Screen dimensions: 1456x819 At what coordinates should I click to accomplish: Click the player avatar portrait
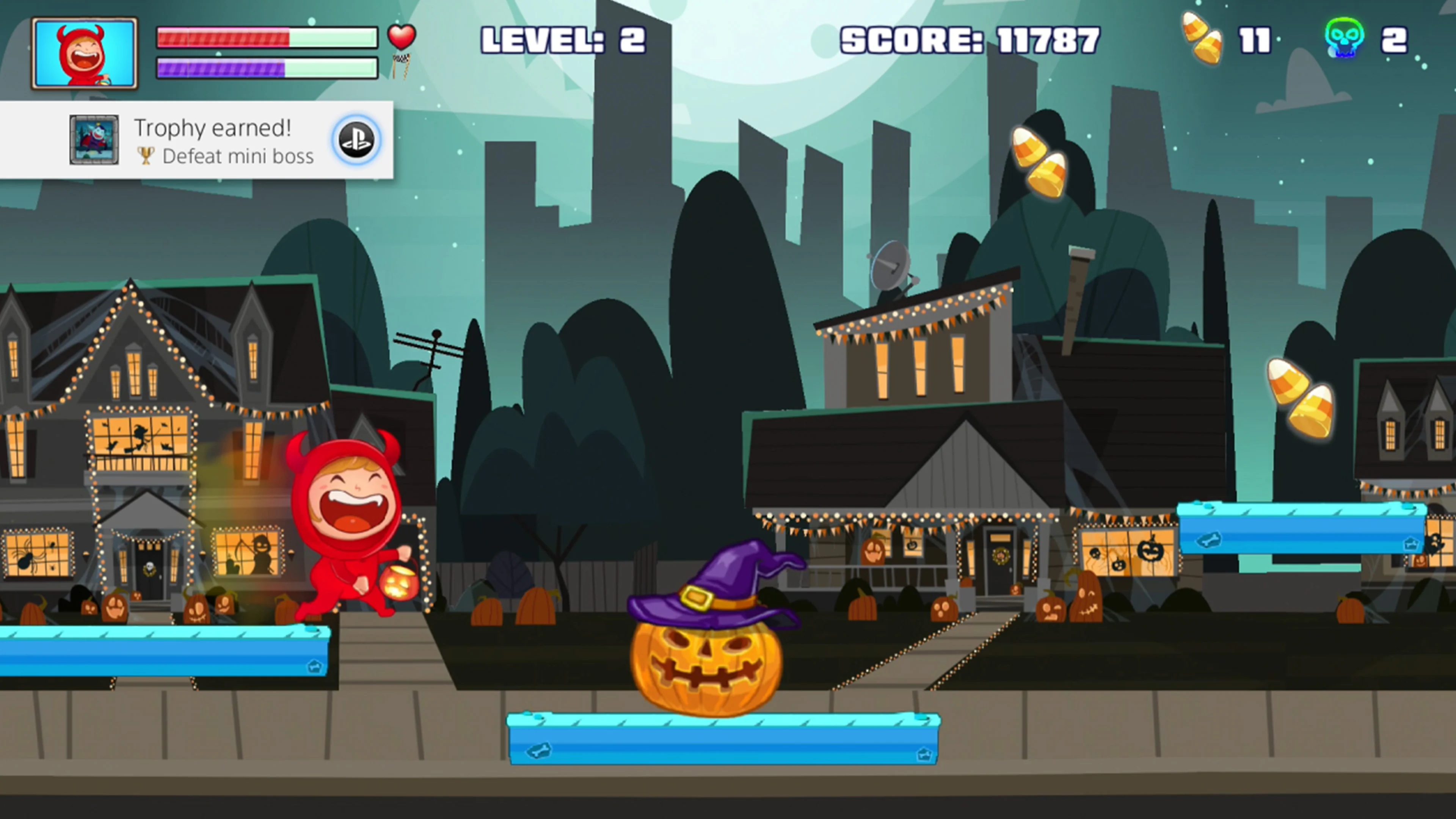[x=85, y=52]
